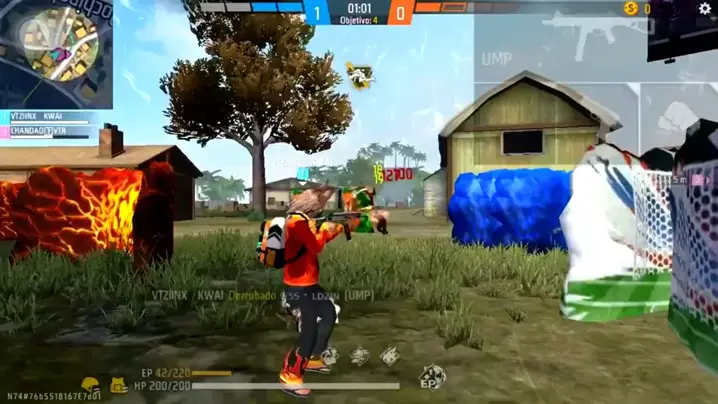Select teammate VTZIINX KWAI in squad list
Image resolution: width=718 pixels, height=404 pixels.
(x=40, y=117)
